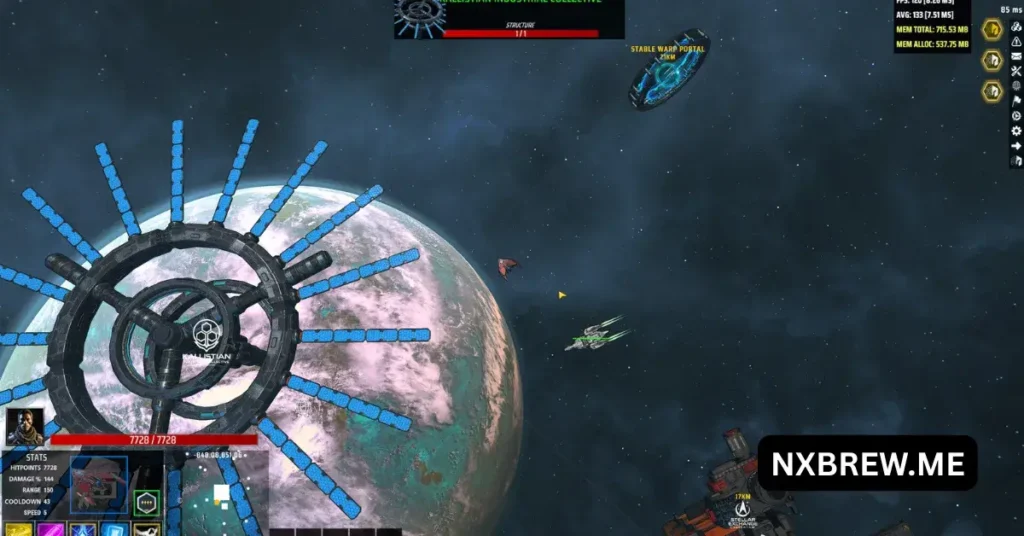Select the pilot portrait
The height and width of the screenshot is (536, 1024).
(24, 427)
